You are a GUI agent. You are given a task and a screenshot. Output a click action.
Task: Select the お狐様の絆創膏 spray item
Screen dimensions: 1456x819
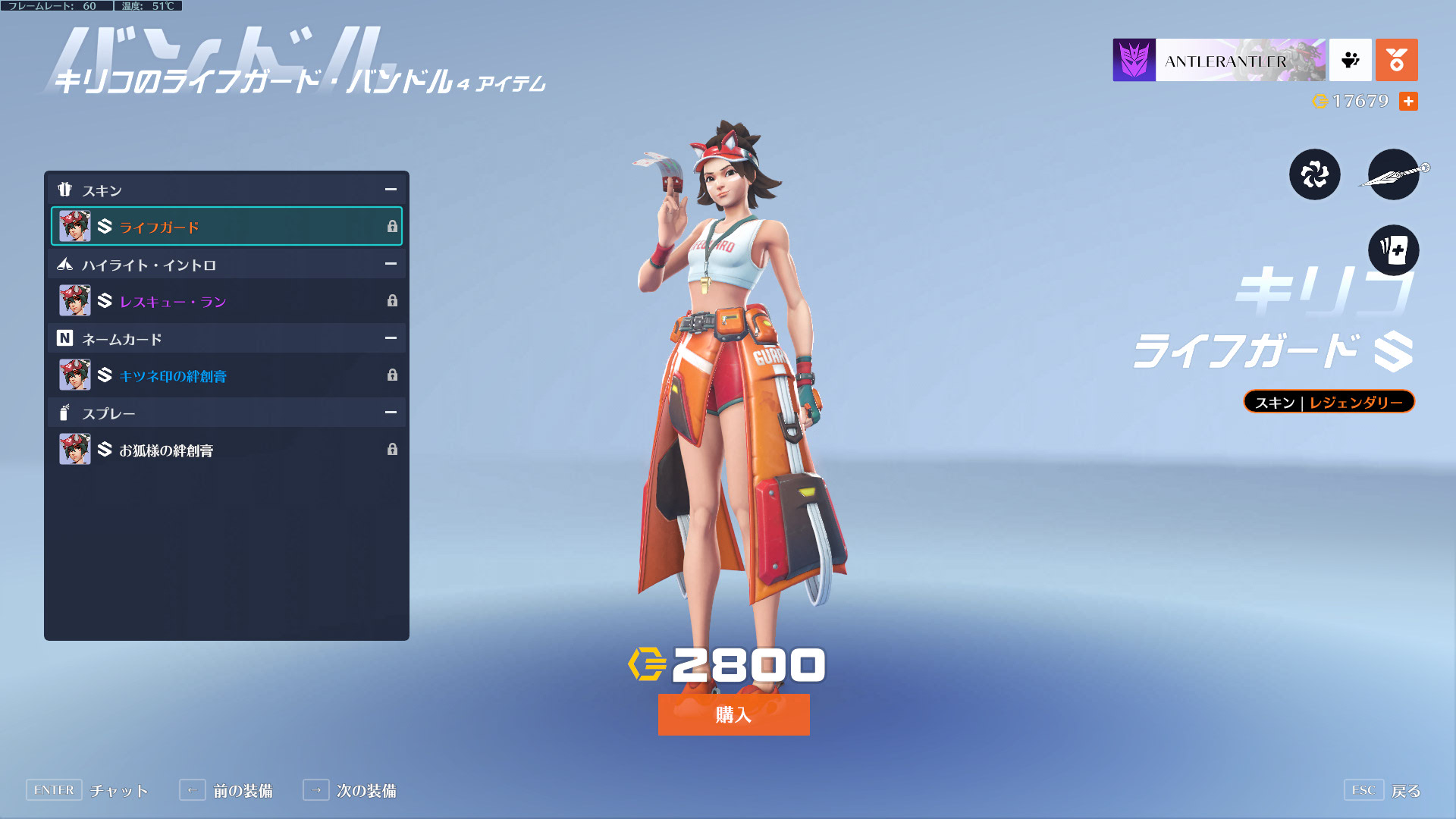pyautogui.click(x=226, y=450)
